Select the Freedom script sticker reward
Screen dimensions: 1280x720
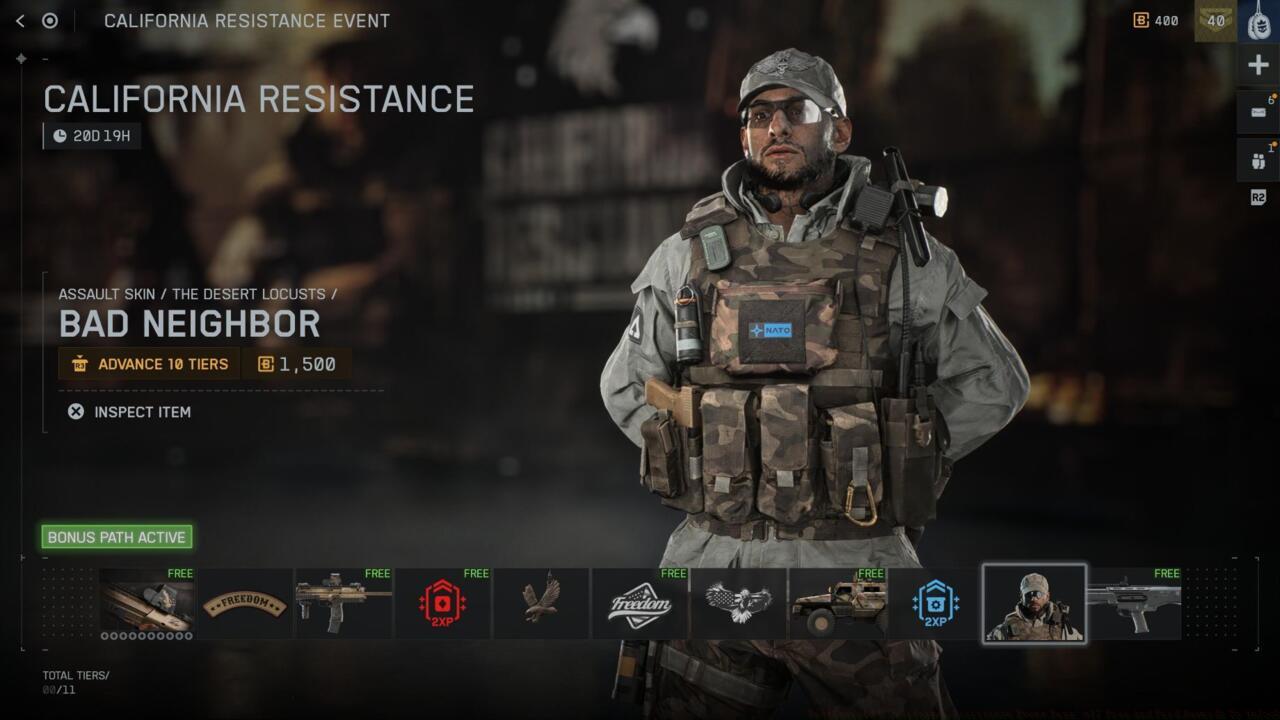(x=640, y=604)
